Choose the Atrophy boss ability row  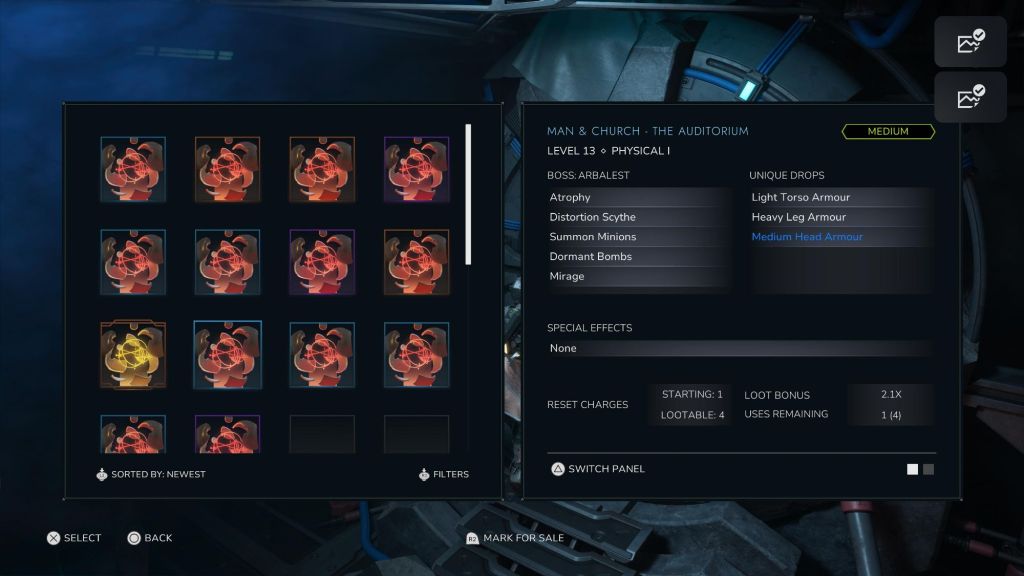[637, 198]
